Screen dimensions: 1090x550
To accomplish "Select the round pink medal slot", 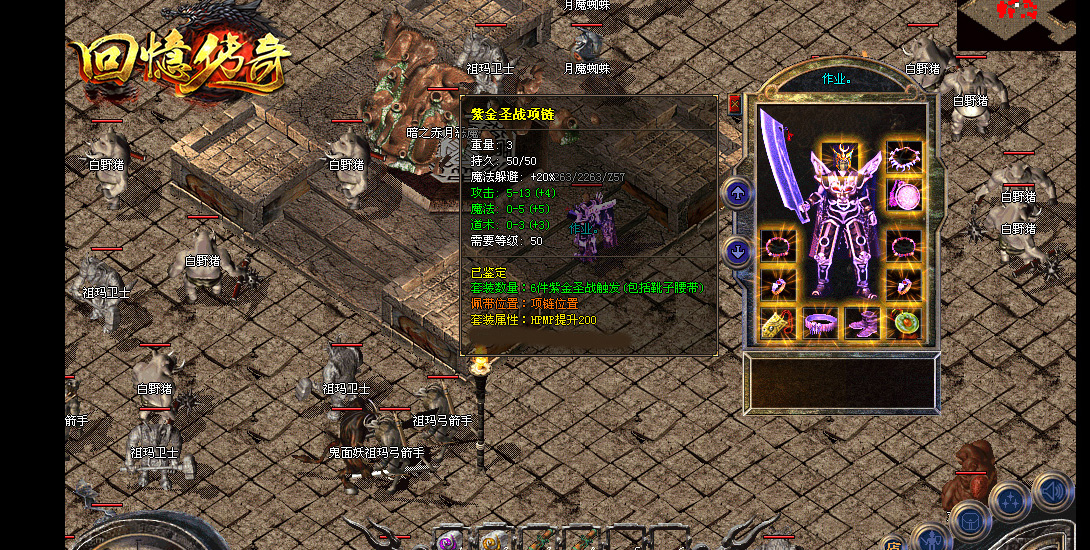I will point(905,193).
